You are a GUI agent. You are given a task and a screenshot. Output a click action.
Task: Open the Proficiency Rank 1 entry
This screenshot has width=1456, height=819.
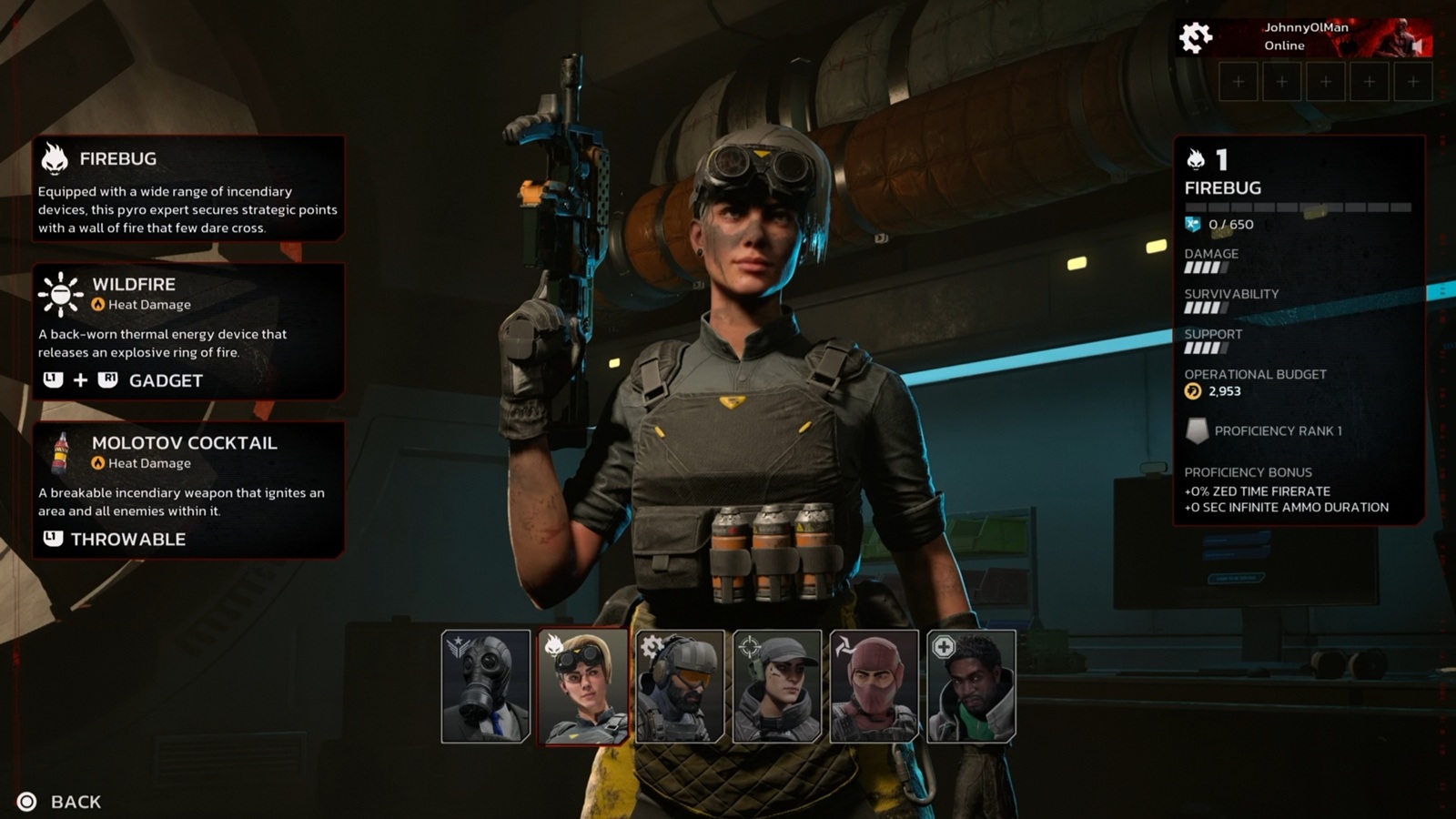coord(1277,430)
